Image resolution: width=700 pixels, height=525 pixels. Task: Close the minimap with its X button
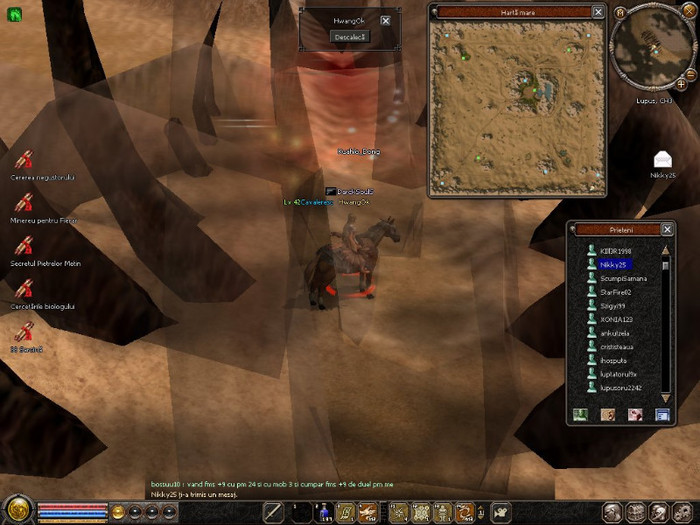(x=687, y=11)
